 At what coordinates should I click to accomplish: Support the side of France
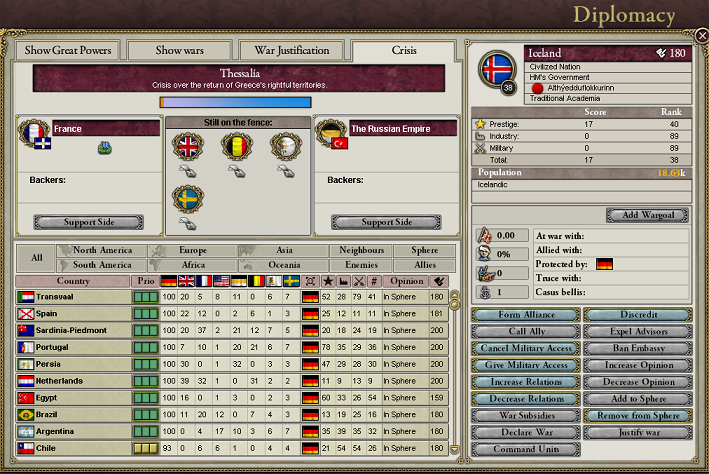point(89,222)
